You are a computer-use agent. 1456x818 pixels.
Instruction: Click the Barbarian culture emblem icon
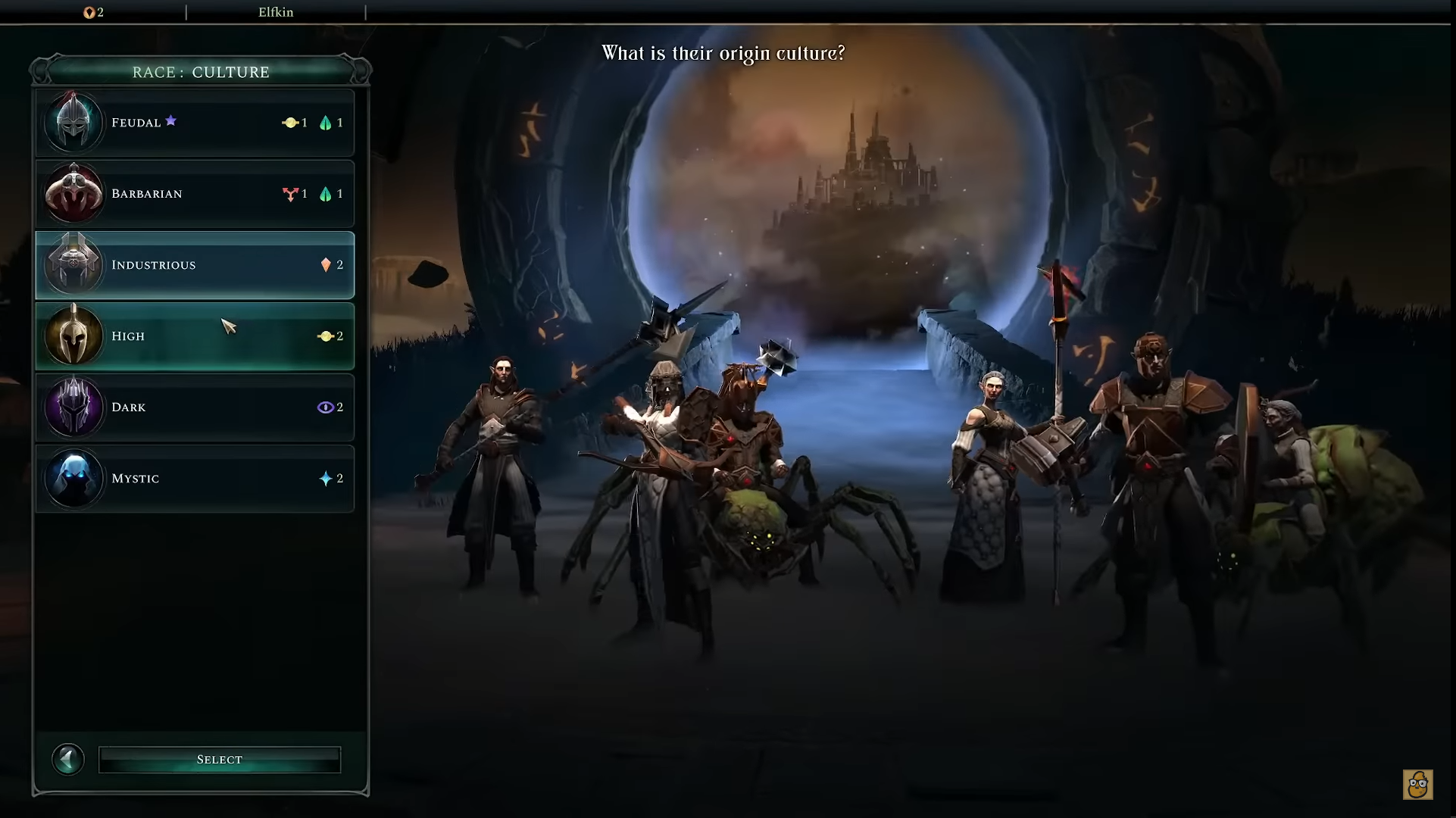[74, 193]
